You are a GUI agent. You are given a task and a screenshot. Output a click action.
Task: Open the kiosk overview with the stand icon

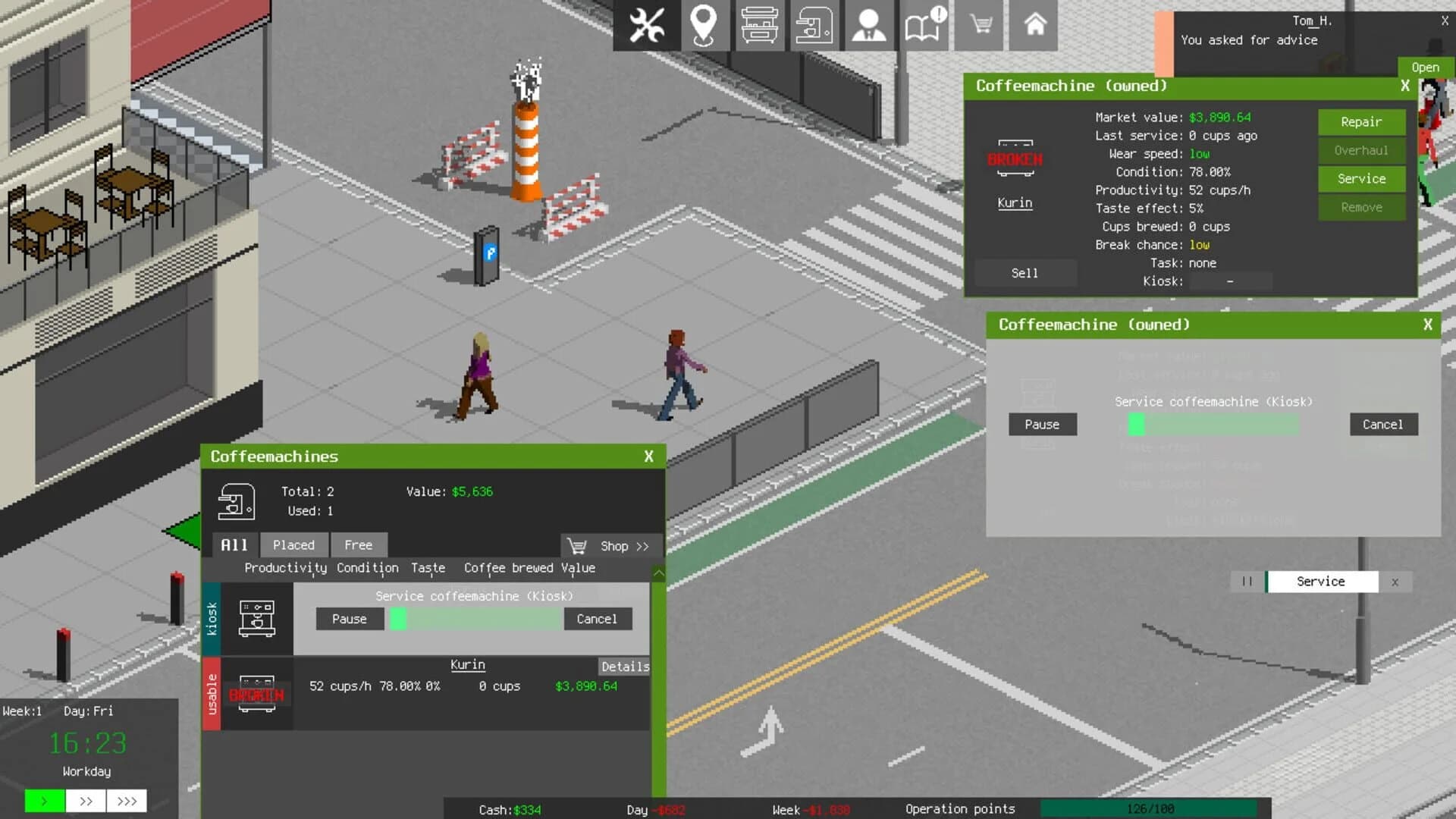[759, 25]
